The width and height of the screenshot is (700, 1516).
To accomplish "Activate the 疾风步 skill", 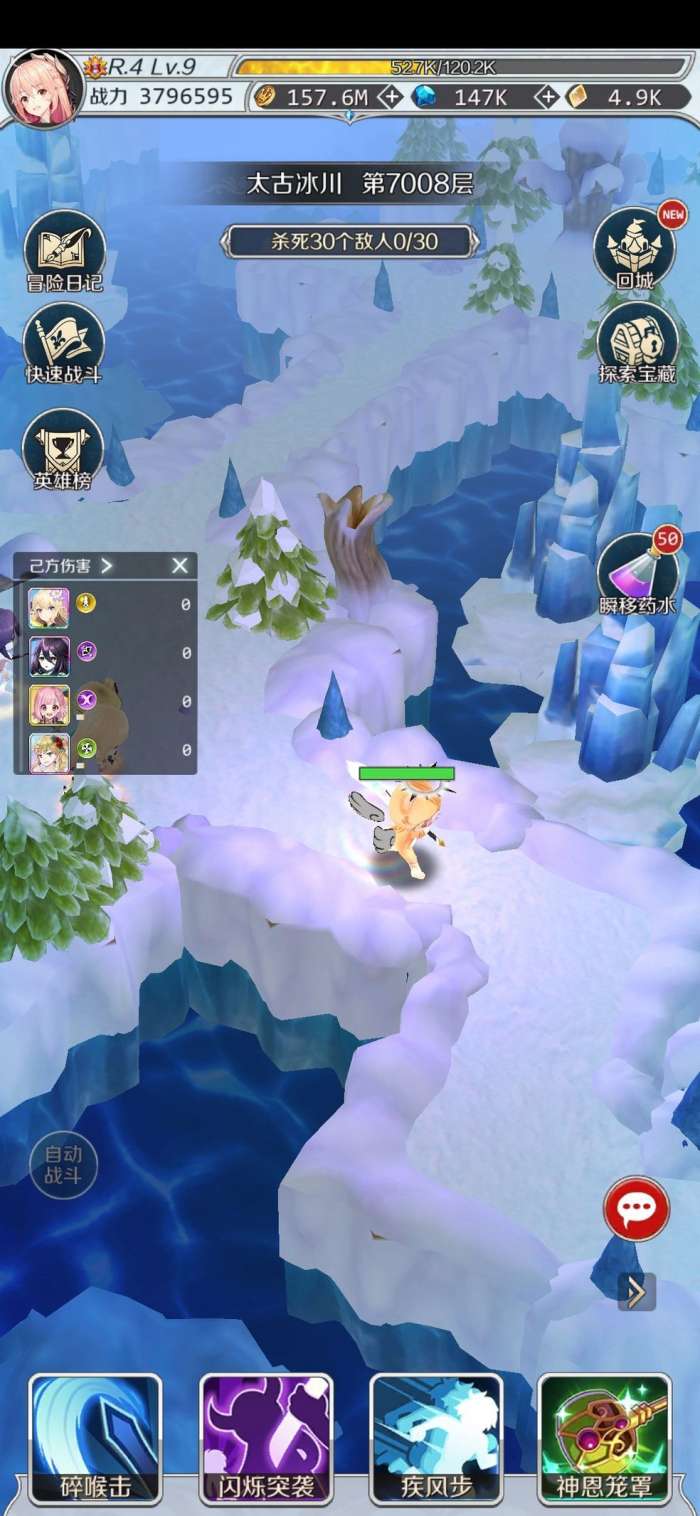I will tap(436, 1438).
